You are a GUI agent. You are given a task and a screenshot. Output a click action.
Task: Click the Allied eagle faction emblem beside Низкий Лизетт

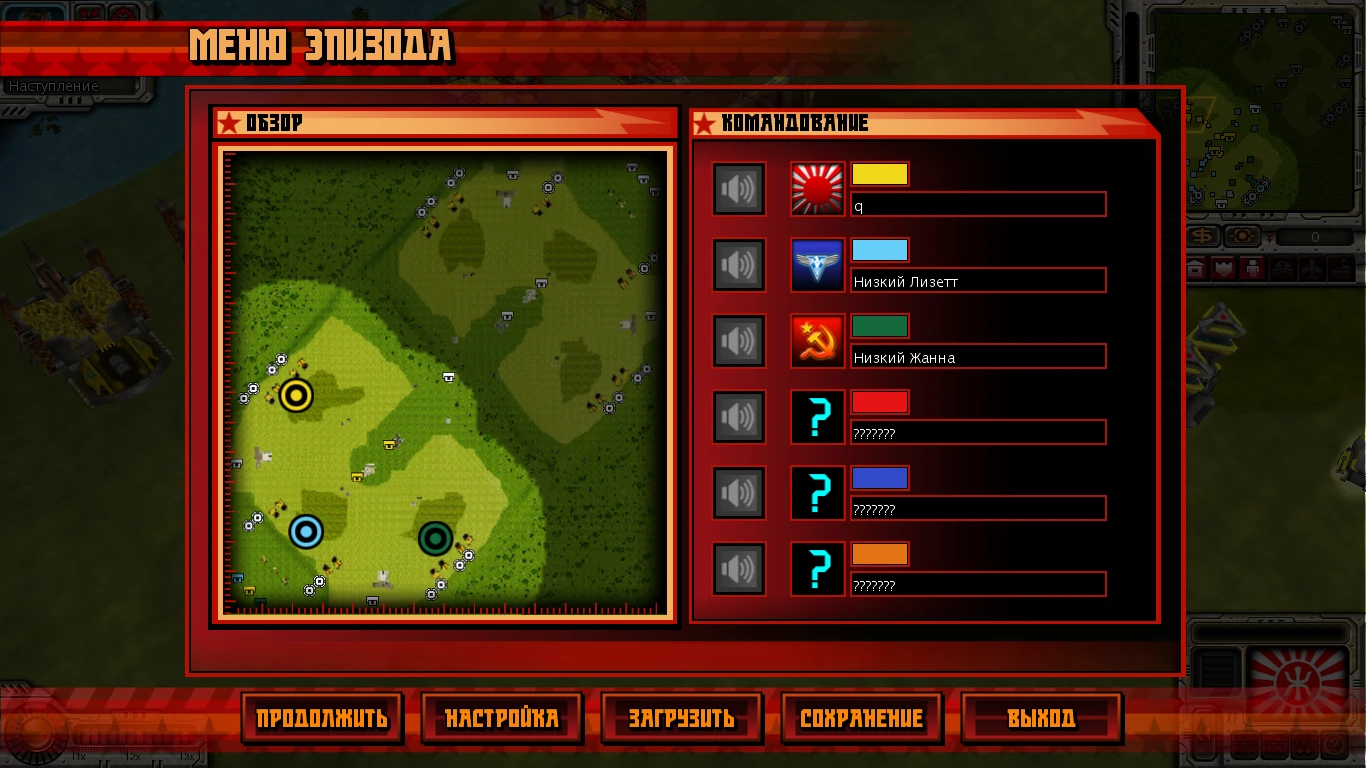[817, 265]
